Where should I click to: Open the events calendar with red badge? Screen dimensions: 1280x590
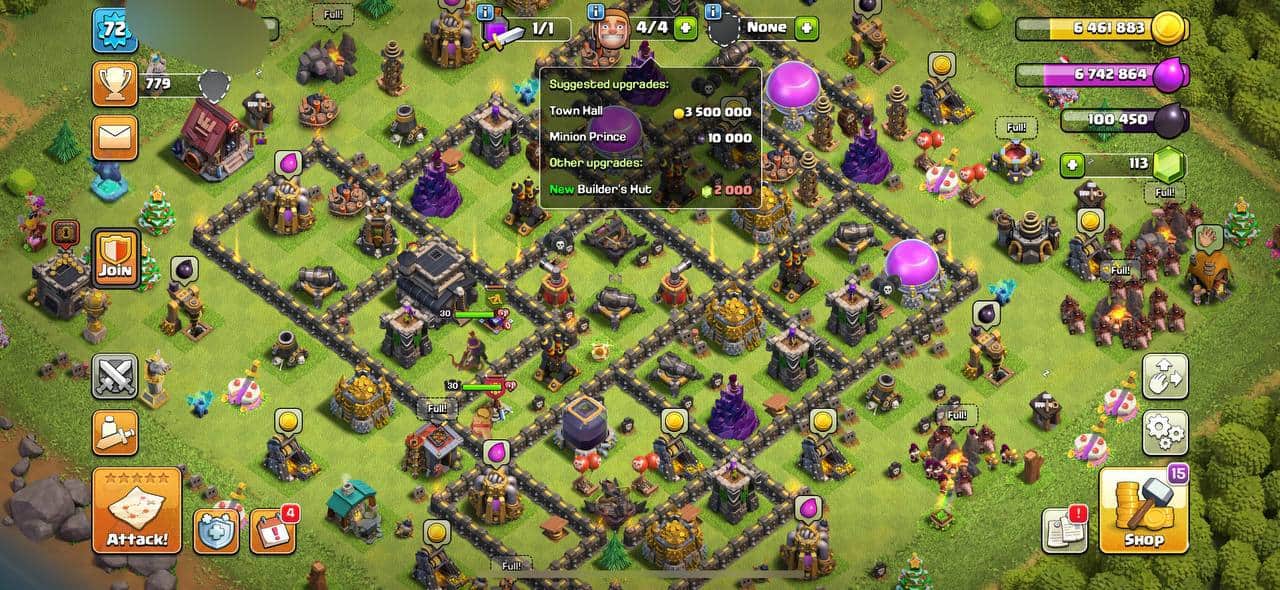pyautogui.click(x=271, y=531)
